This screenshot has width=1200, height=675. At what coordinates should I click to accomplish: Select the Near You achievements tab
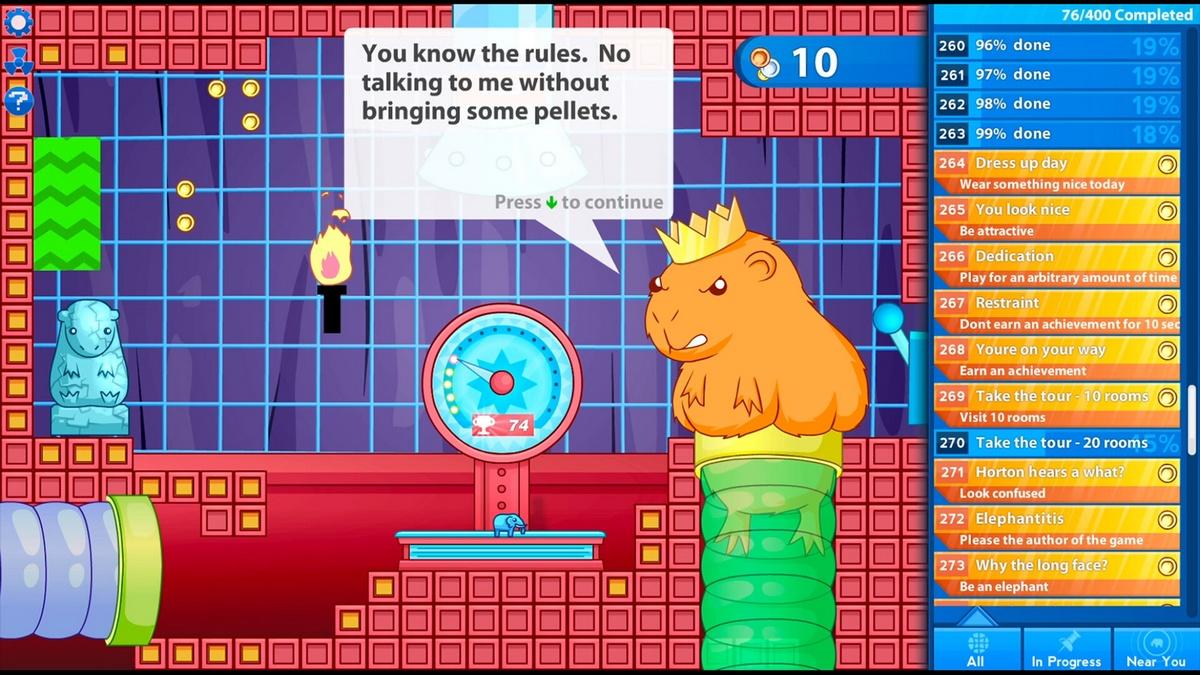click(x=1156, y=647)
